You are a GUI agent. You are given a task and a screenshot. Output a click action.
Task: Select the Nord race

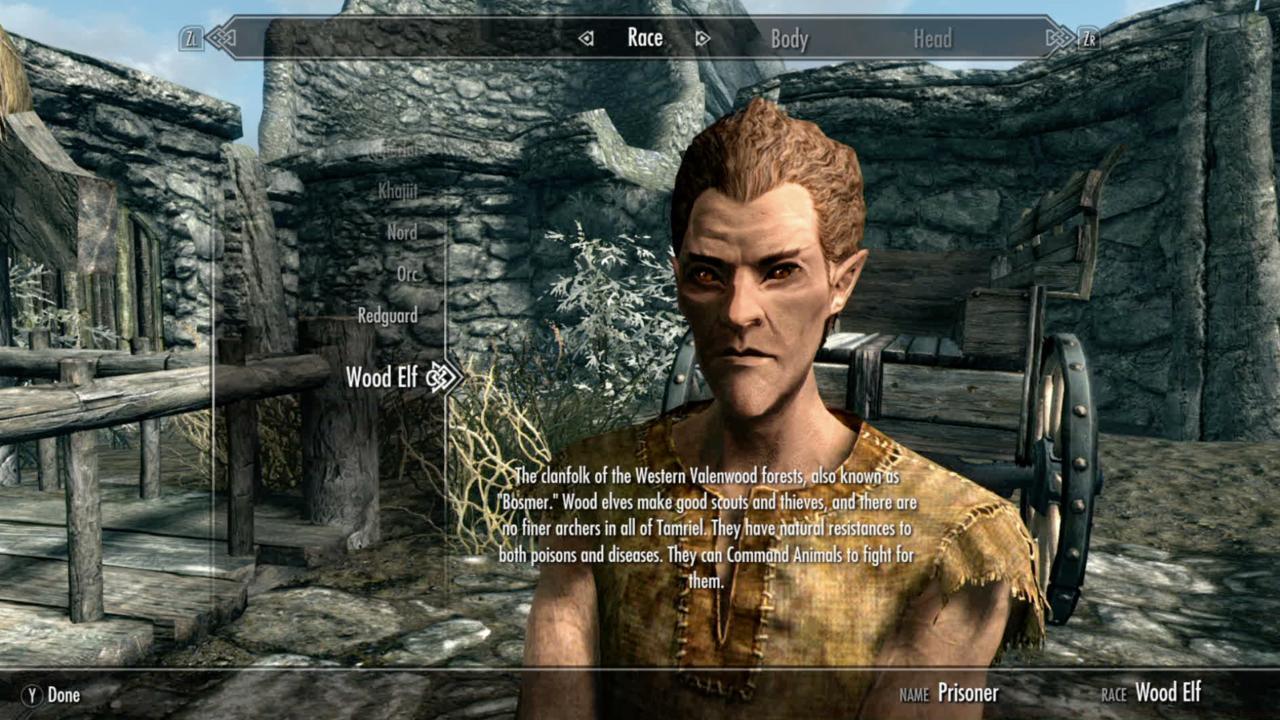403,231
